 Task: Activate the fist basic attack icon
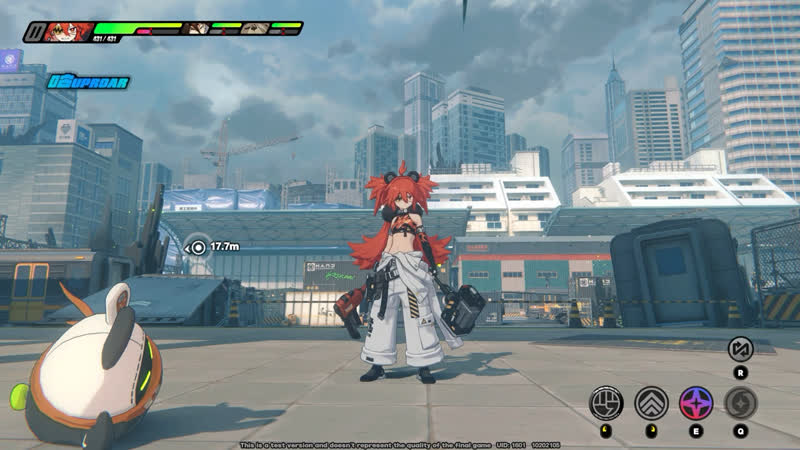point(606,402)
